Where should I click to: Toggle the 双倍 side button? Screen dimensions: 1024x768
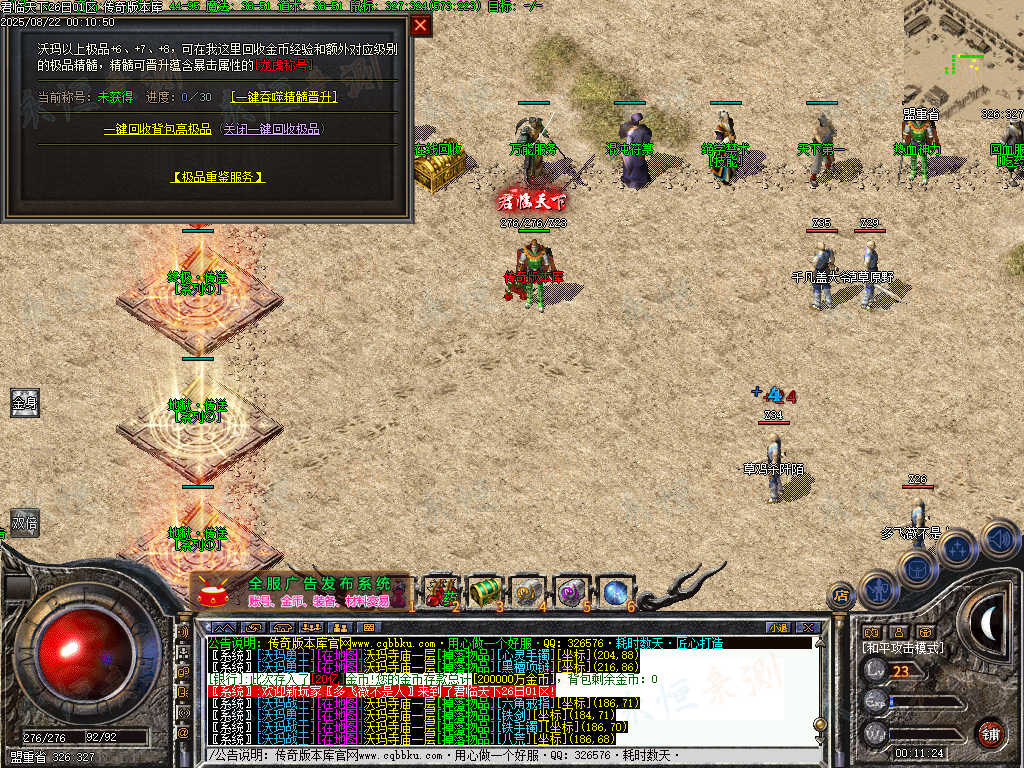point(25,522)
